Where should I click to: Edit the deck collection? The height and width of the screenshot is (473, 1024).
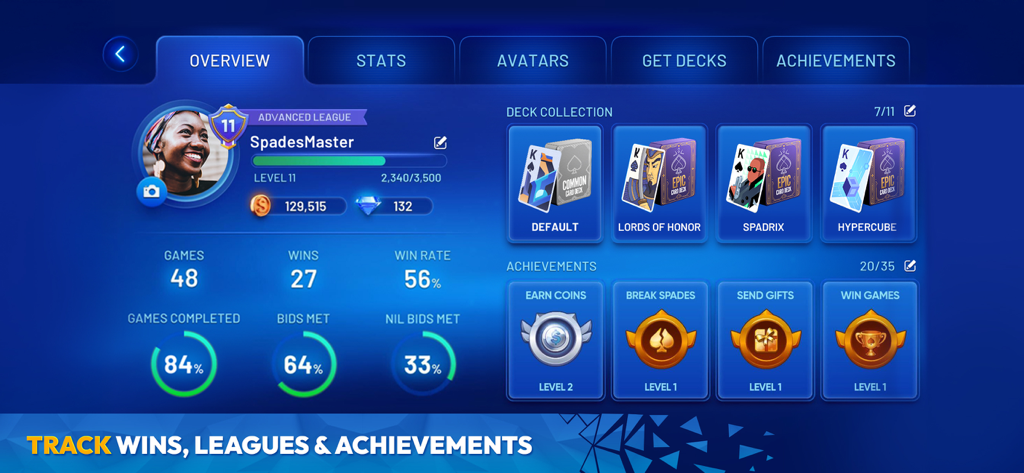(x=910, y=111)
